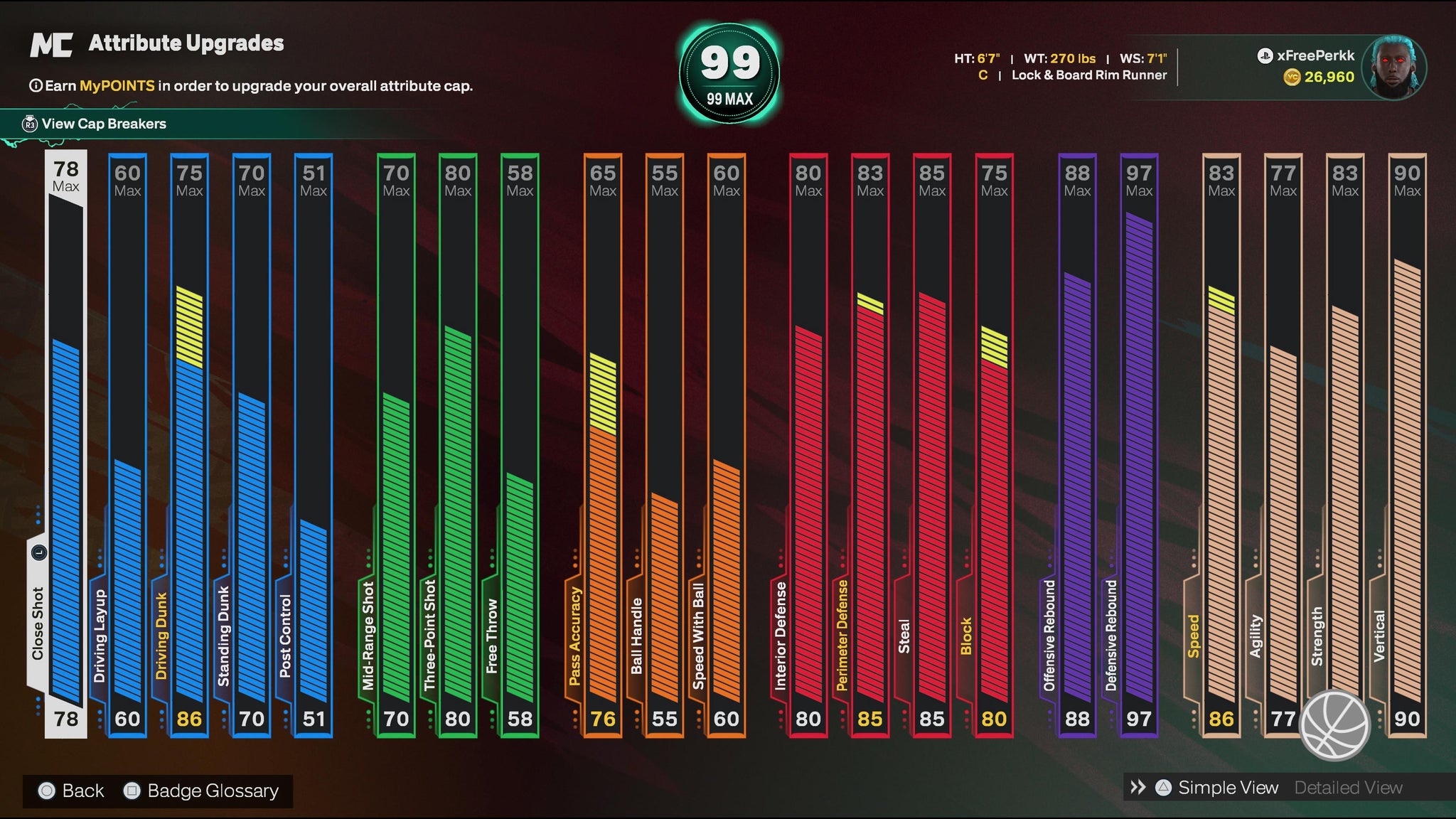Open the Badge Glossary
This screenshot has width=1456, height=819.
tap(203, 791)
